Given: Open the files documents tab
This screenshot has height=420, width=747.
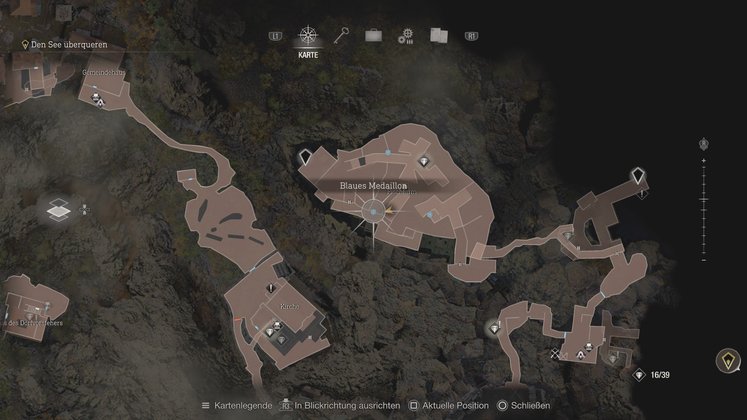Looking at the screenshot, I should [x=438, y=36].
